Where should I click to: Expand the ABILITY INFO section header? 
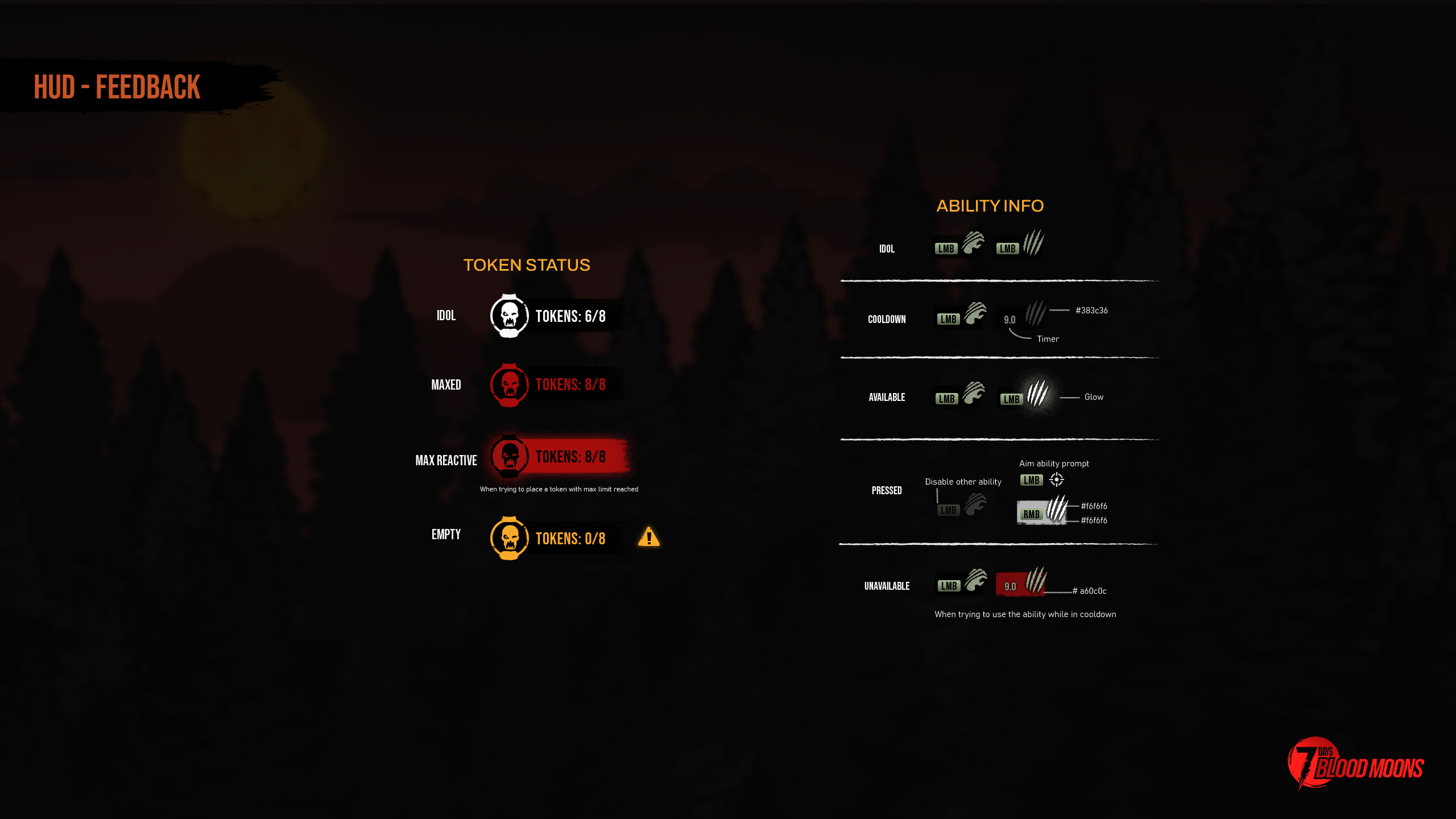pos(991,206)
